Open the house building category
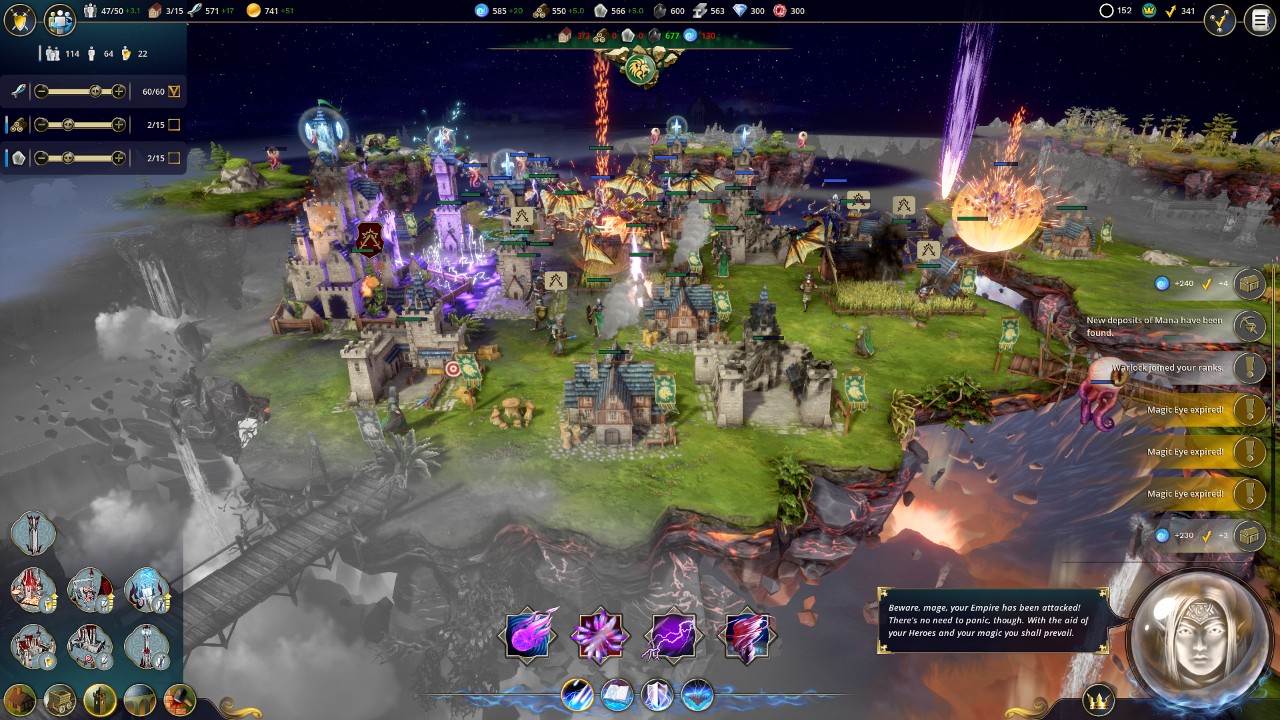 pos(20,699)
